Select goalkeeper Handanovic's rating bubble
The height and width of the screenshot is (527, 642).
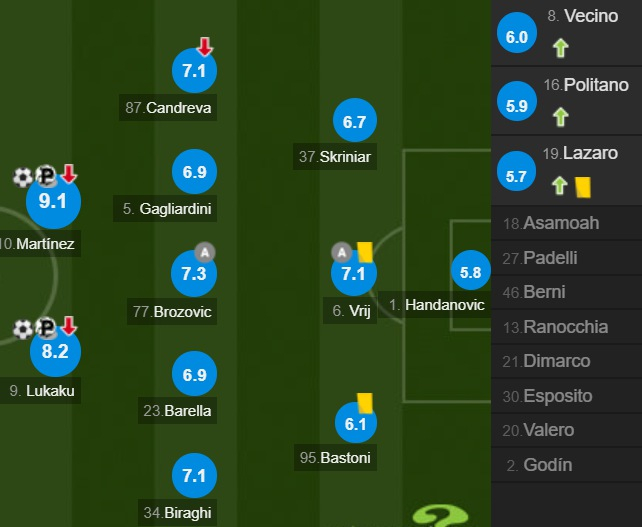pyautogui.click(x=470, y=272)
